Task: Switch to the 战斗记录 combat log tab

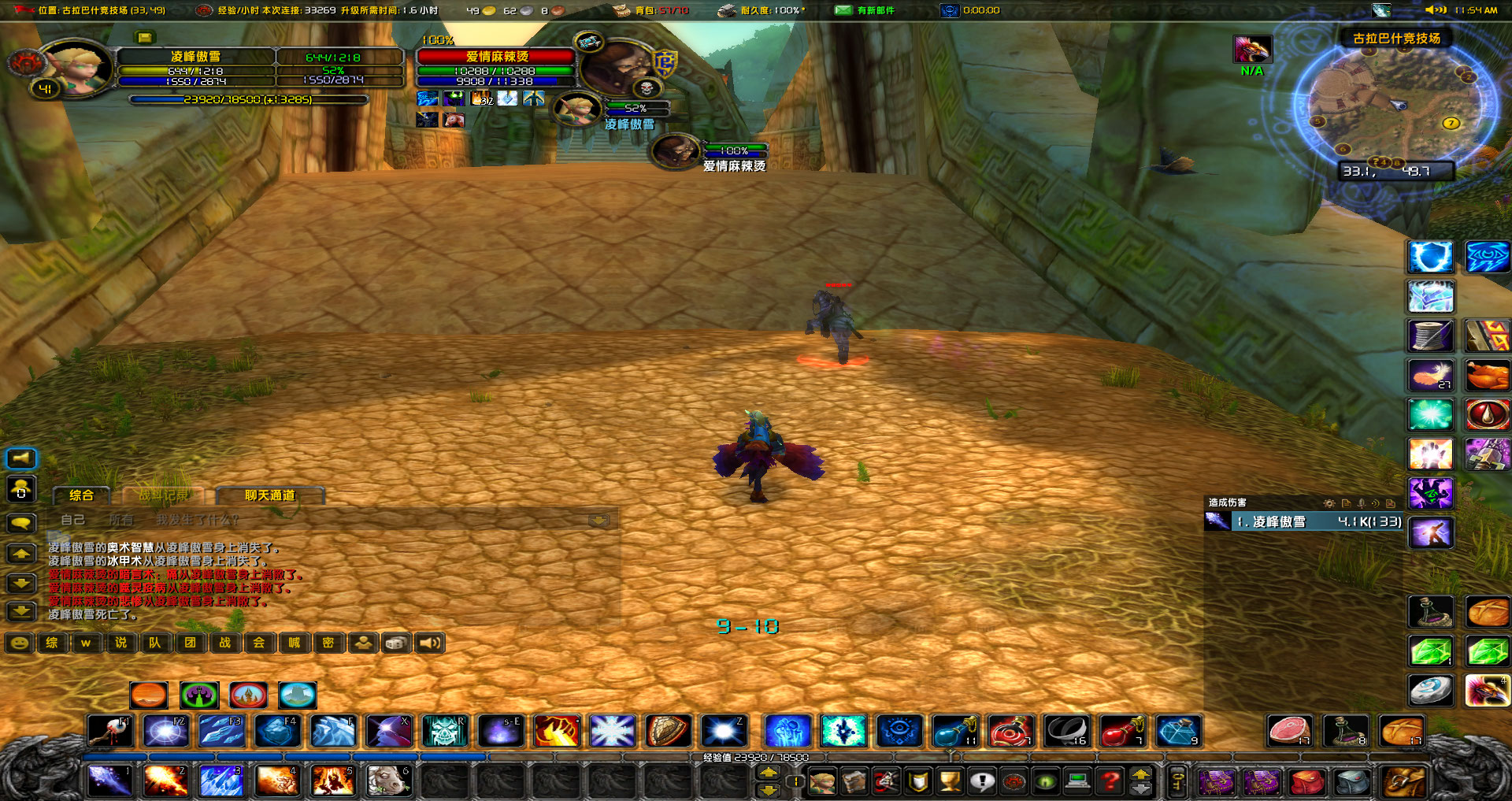Action: 165,494
